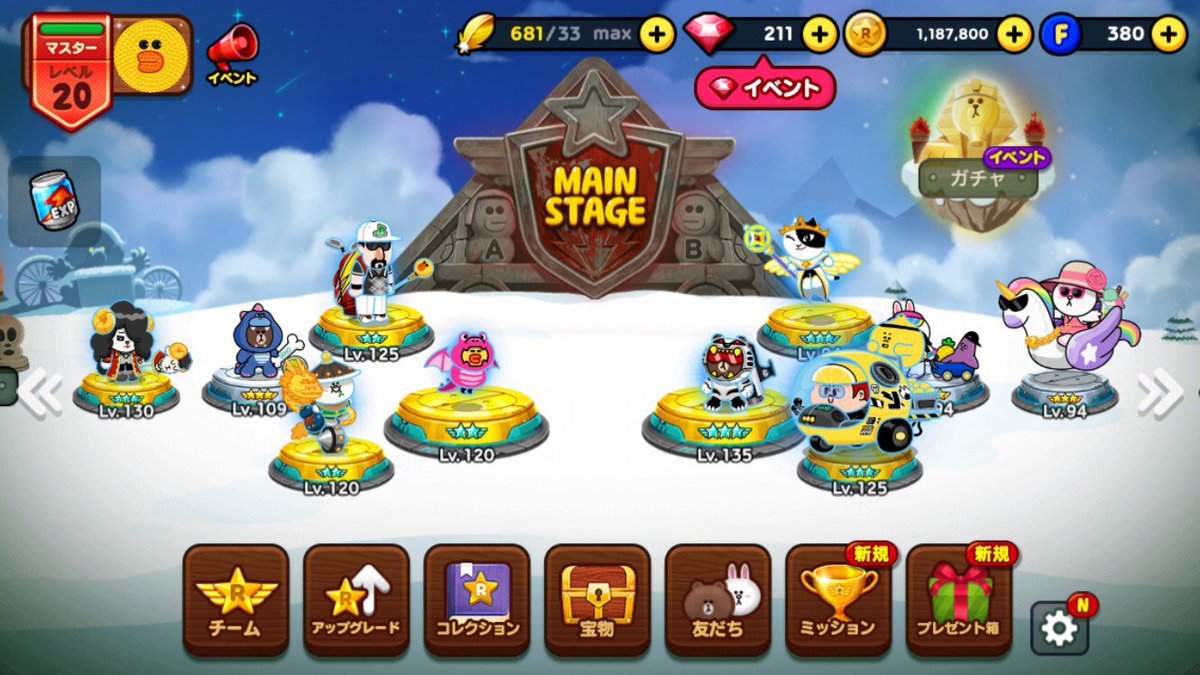This screenshot has height=675, width=1200.
Task: Open settings with the gear icon
Action: [x=1059, y=627]
